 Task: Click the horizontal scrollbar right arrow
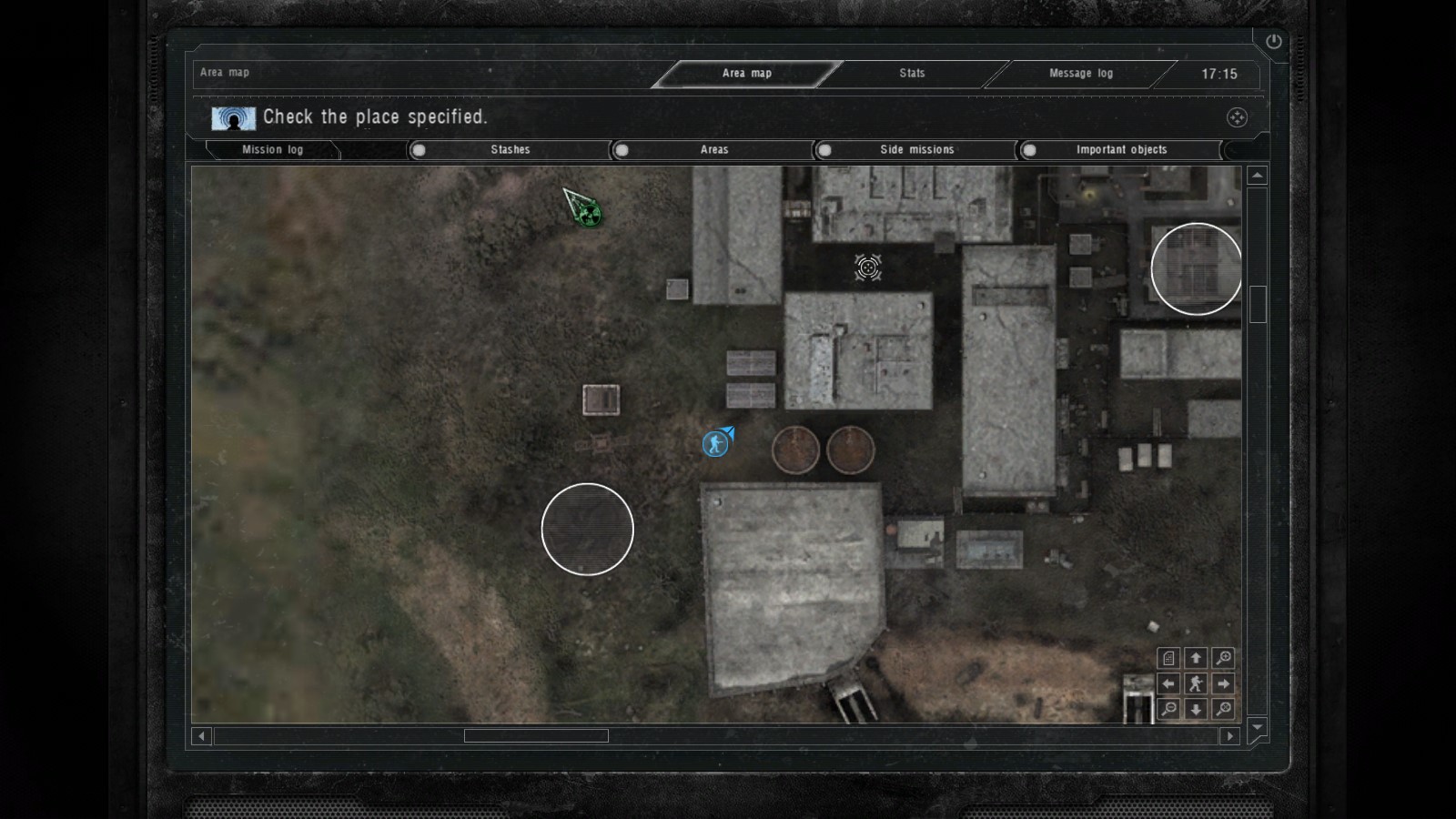point(1229,735)
